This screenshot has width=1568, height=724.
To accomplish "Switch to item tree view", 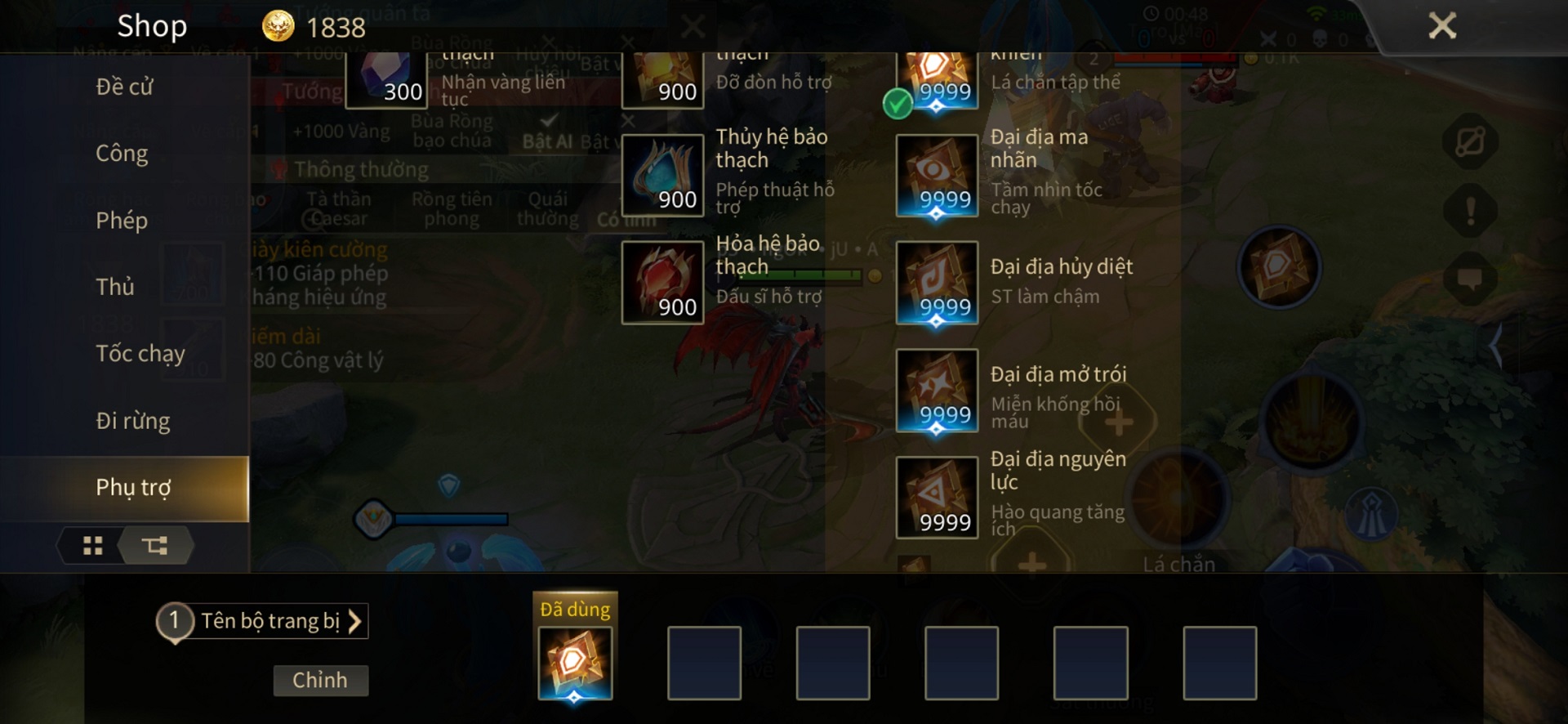I will pyautogui.click(x=154, y=545).
